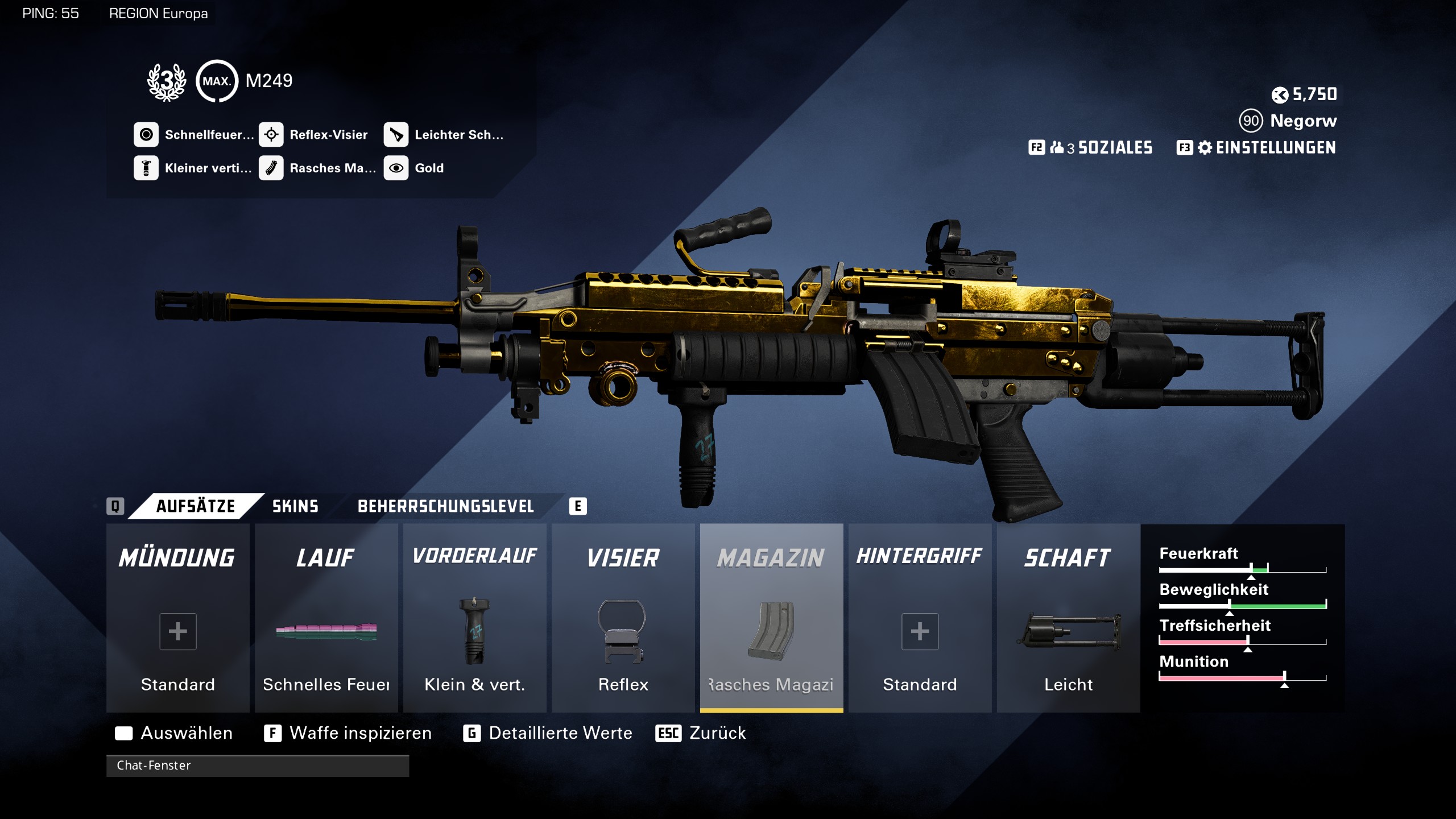Click inside the Chat-Fenster input

[256, 766]
